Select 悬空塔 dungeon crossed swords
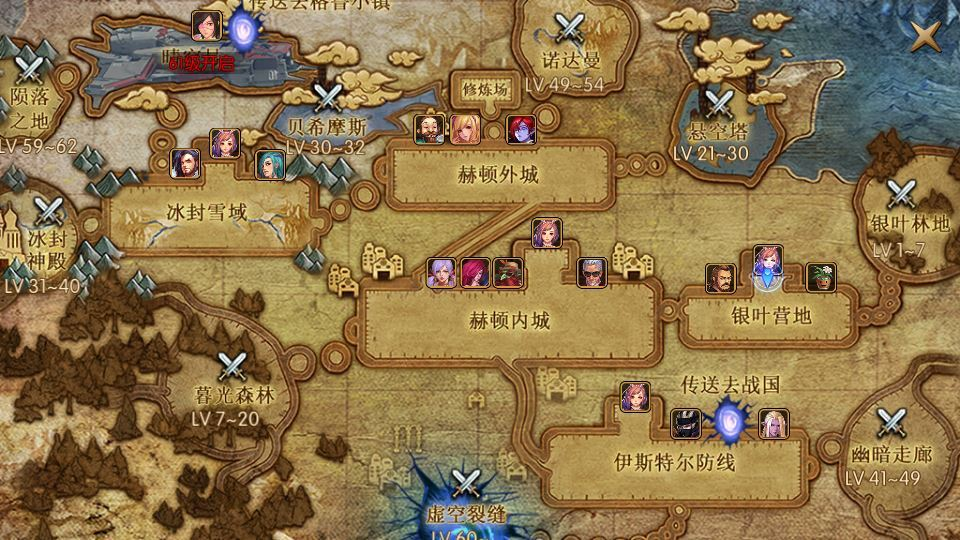 pyautogui.click(x=718, y=103)
